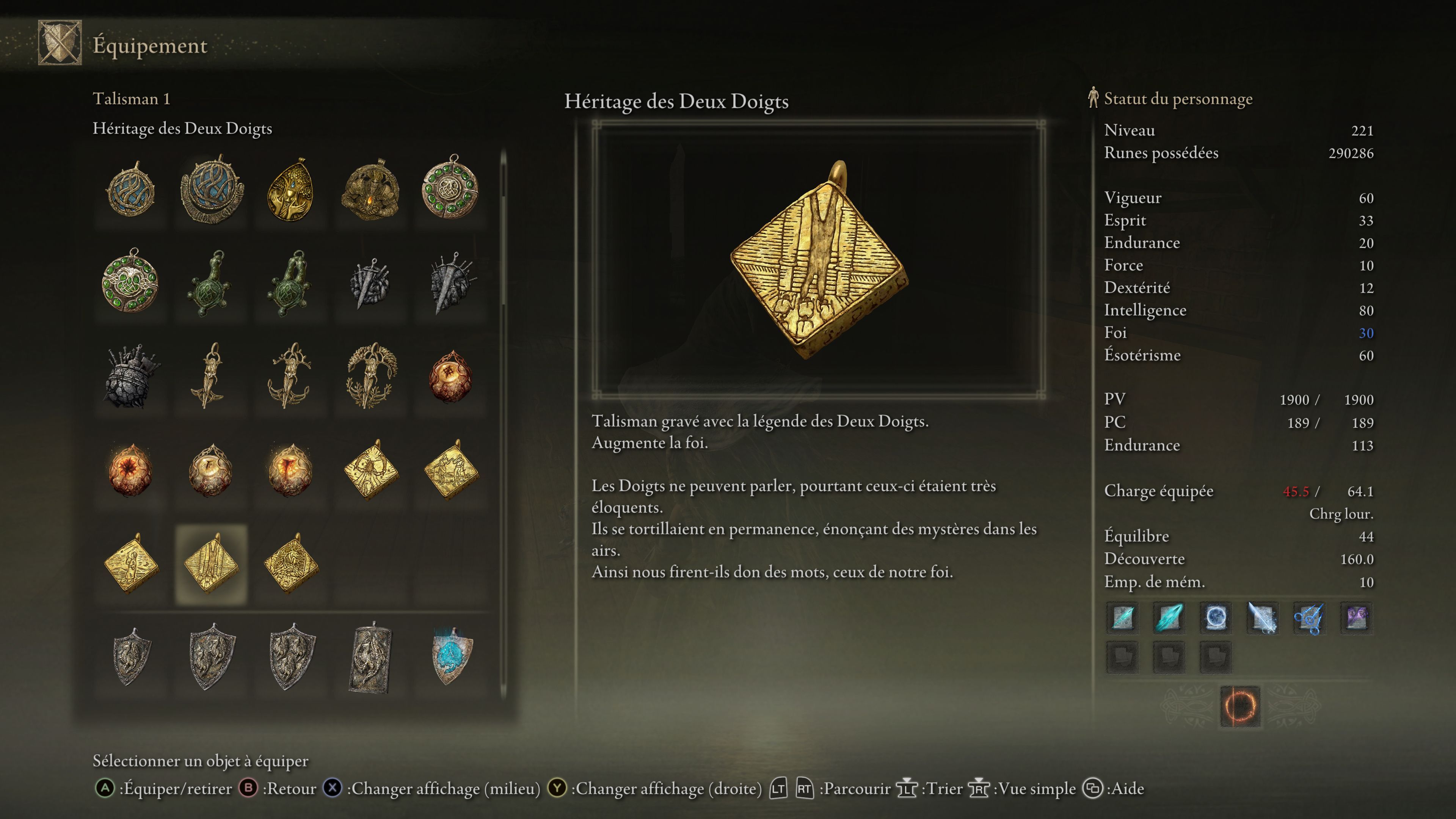
Task: Select the purple swirling sorcery memory slot
Action: coord(1356,617)
